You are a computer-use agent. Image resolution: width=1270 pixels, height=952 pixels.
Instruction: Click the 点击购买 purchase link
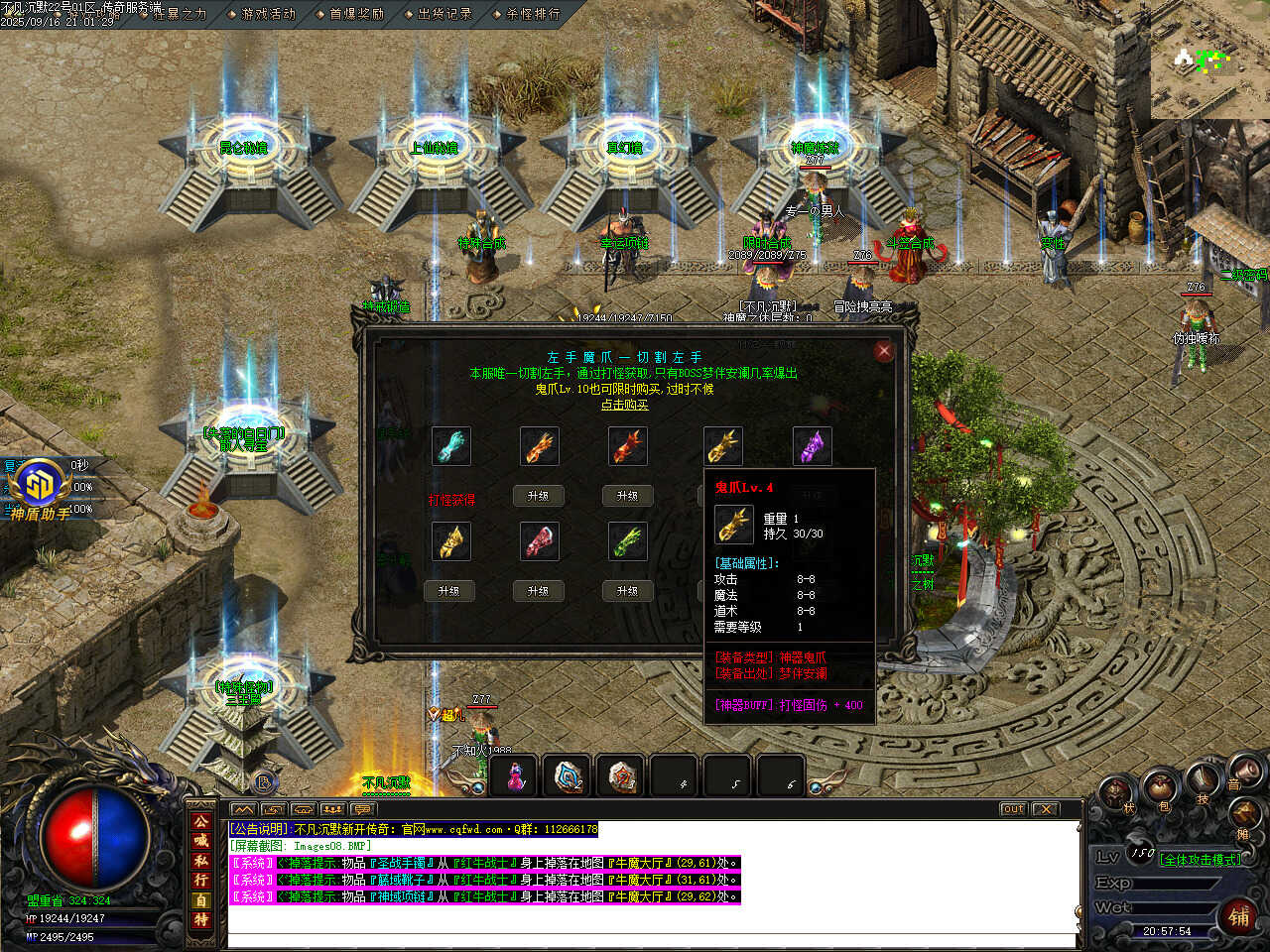625,405
